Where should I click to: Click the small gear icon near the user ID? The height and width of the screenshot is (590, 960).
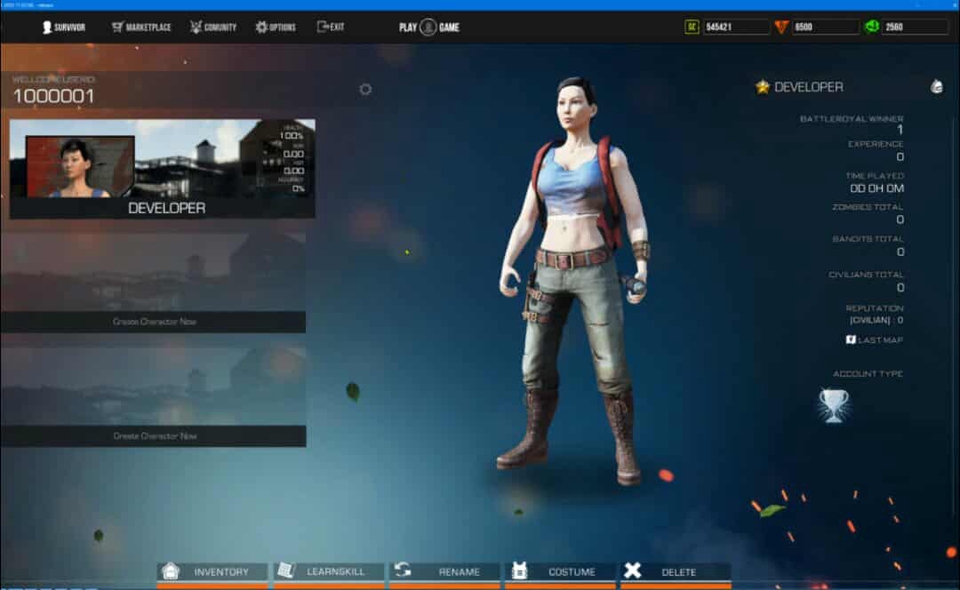pos(365,89)
